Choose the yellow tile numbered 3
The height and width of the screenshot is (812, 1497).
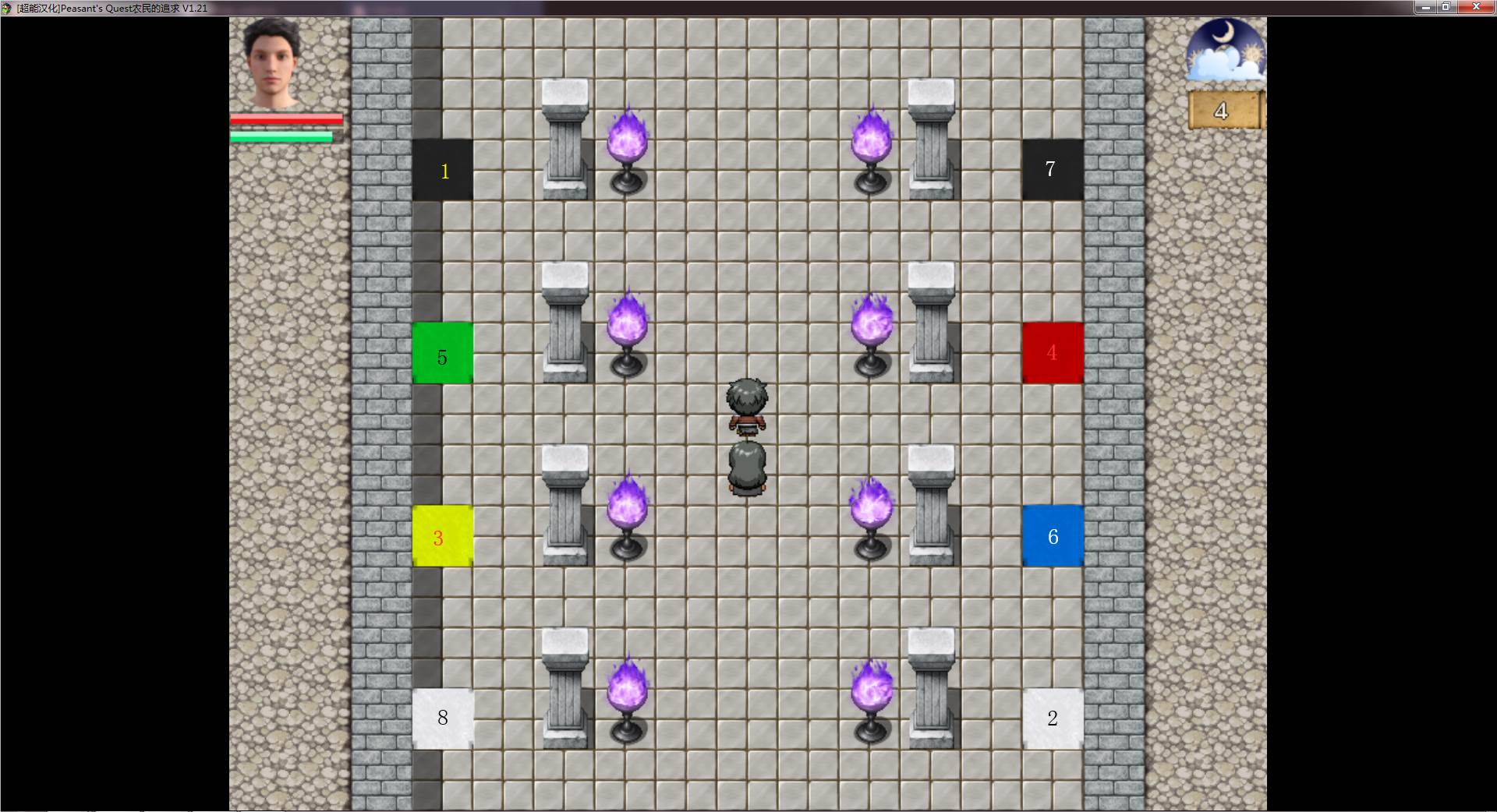click(x=443, y=536)
